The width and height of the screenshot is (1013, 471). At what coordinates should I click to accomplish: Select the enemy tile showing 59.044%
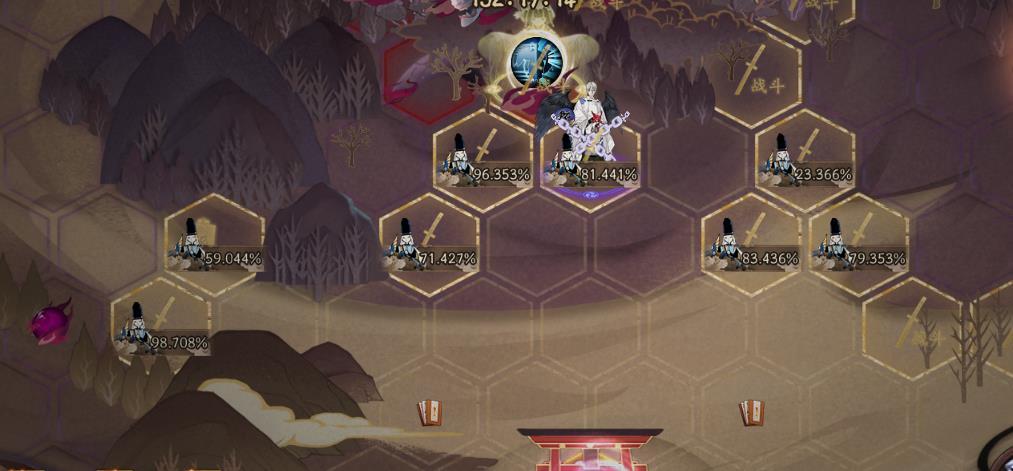214,245
